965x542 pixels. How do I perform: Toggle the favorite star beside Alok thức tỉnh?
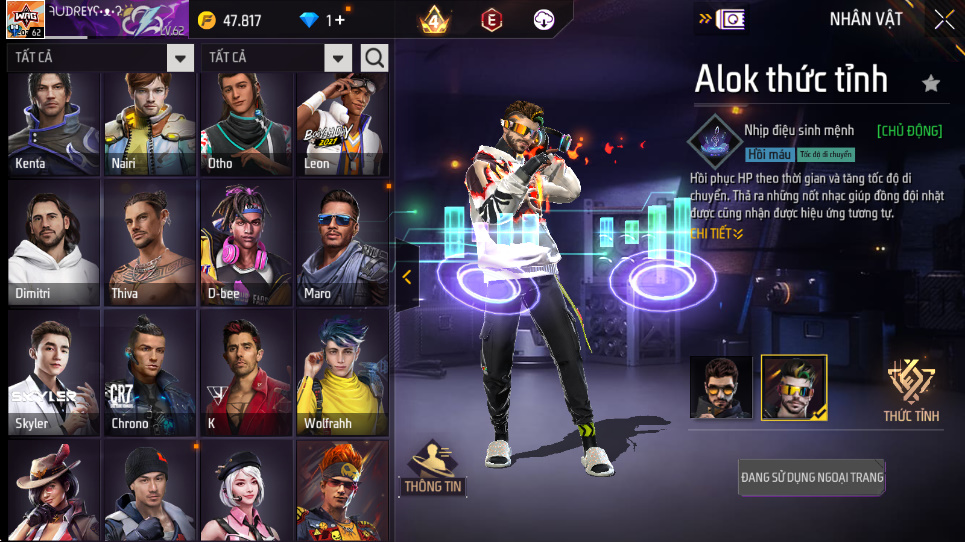931,83
